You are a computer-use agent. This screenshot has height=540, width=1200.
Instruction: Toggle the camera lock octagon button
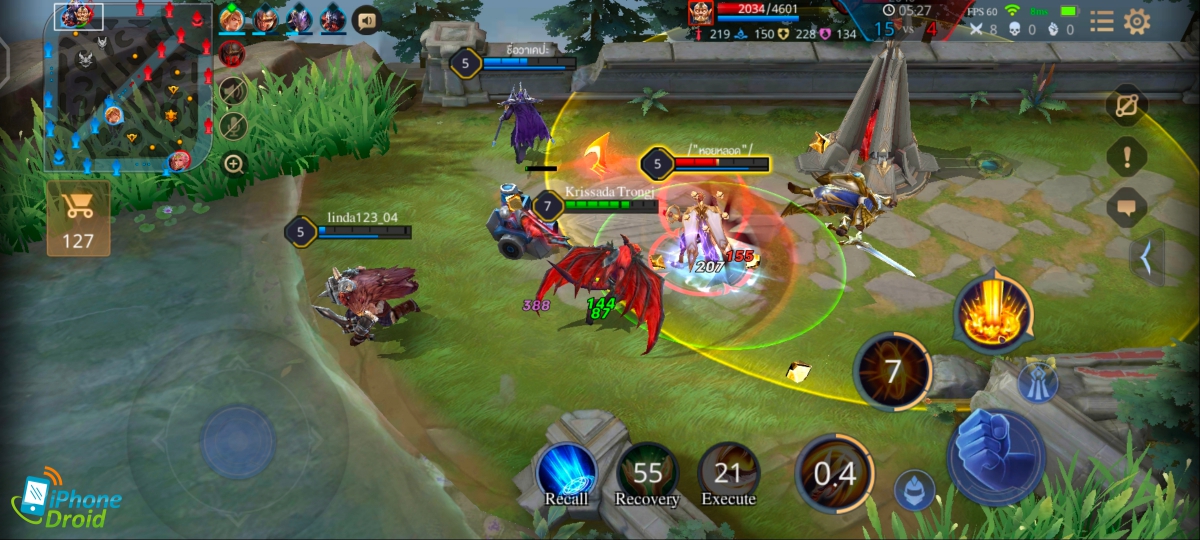point(1127,105)
